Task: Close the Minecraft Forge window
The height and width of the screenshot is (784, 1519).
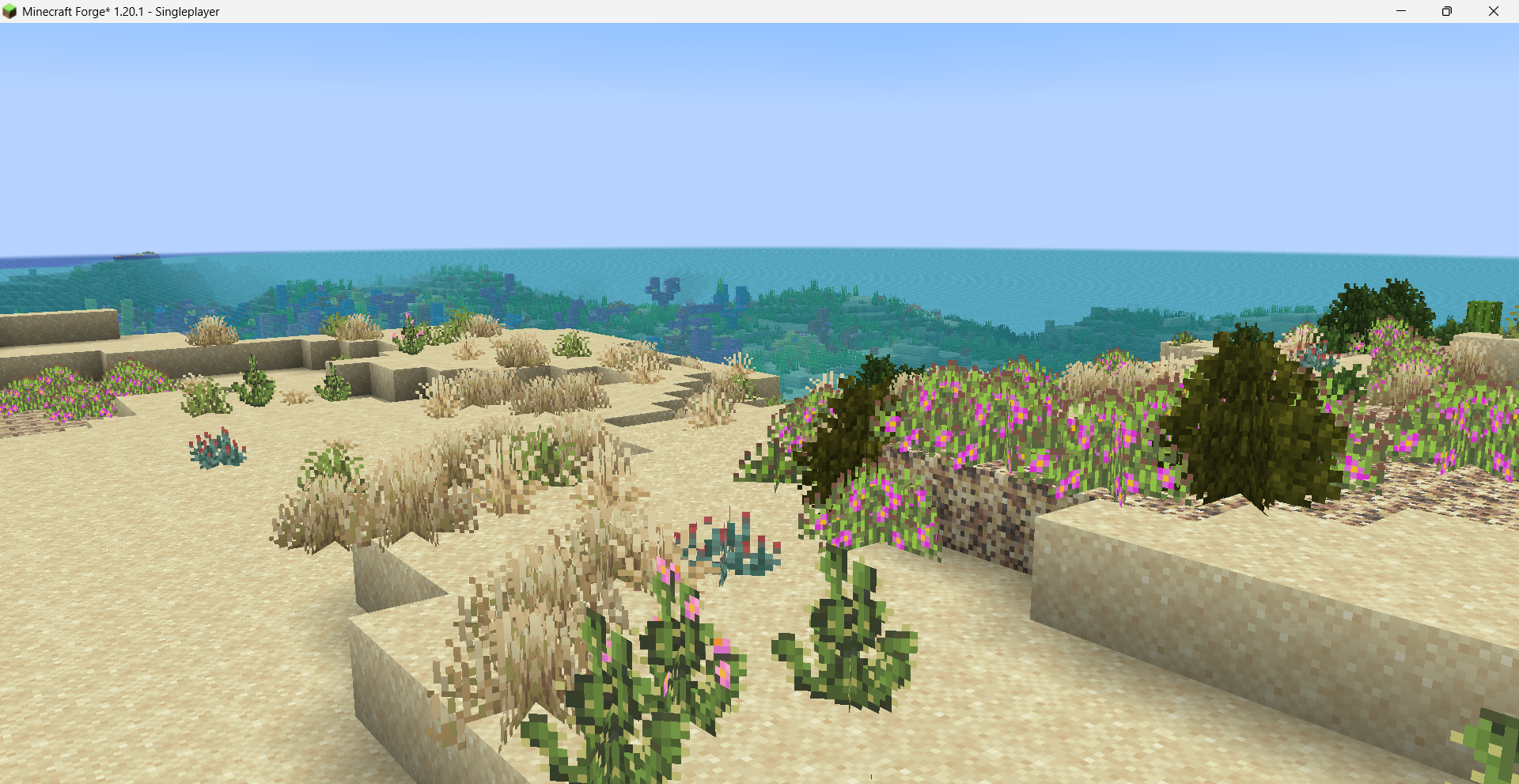Action: coord(1494,12)
